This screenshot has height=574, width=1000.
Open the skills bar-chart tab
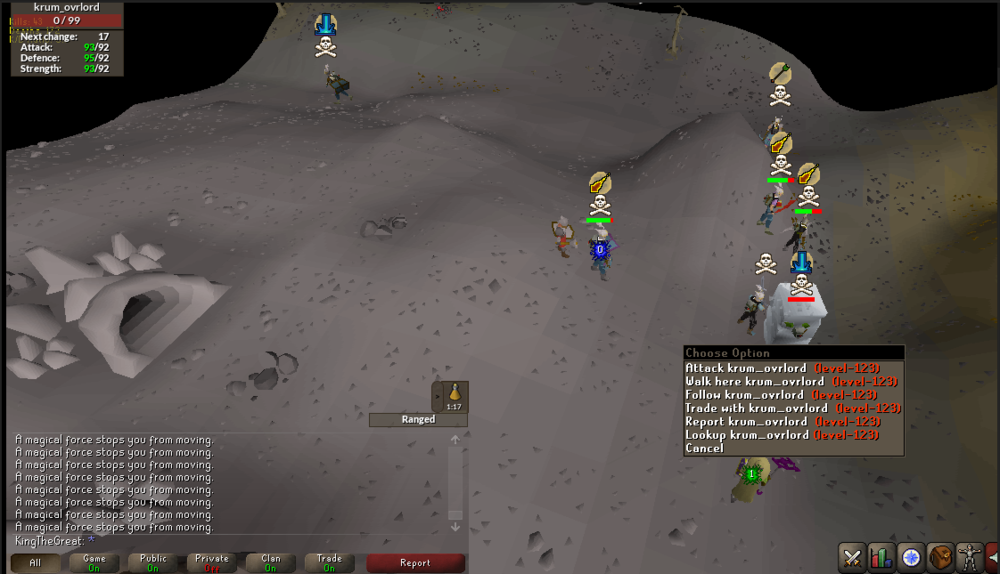click(x=882, y=557)
